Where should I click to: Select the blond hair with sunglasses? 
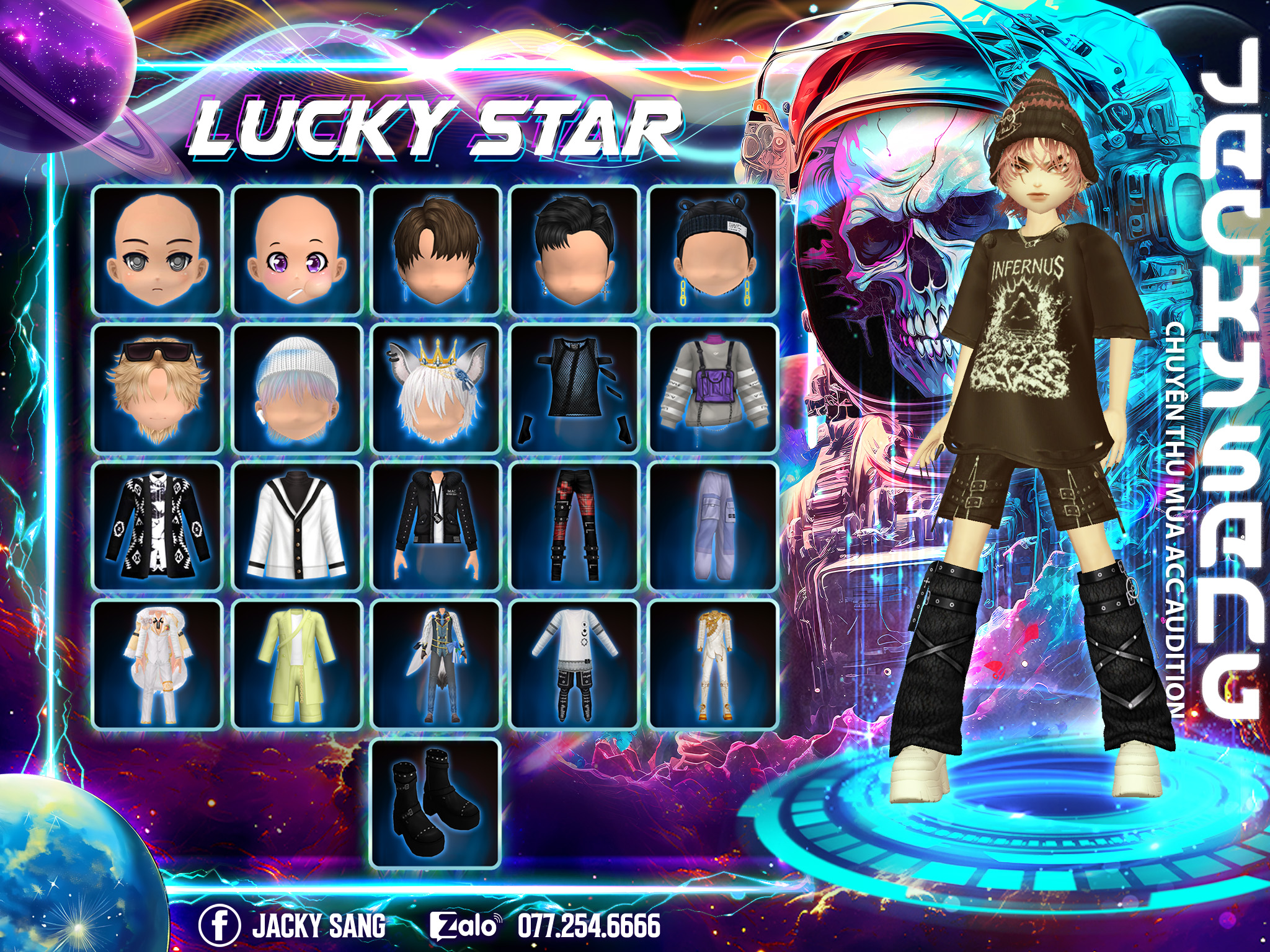coord(158,389)
